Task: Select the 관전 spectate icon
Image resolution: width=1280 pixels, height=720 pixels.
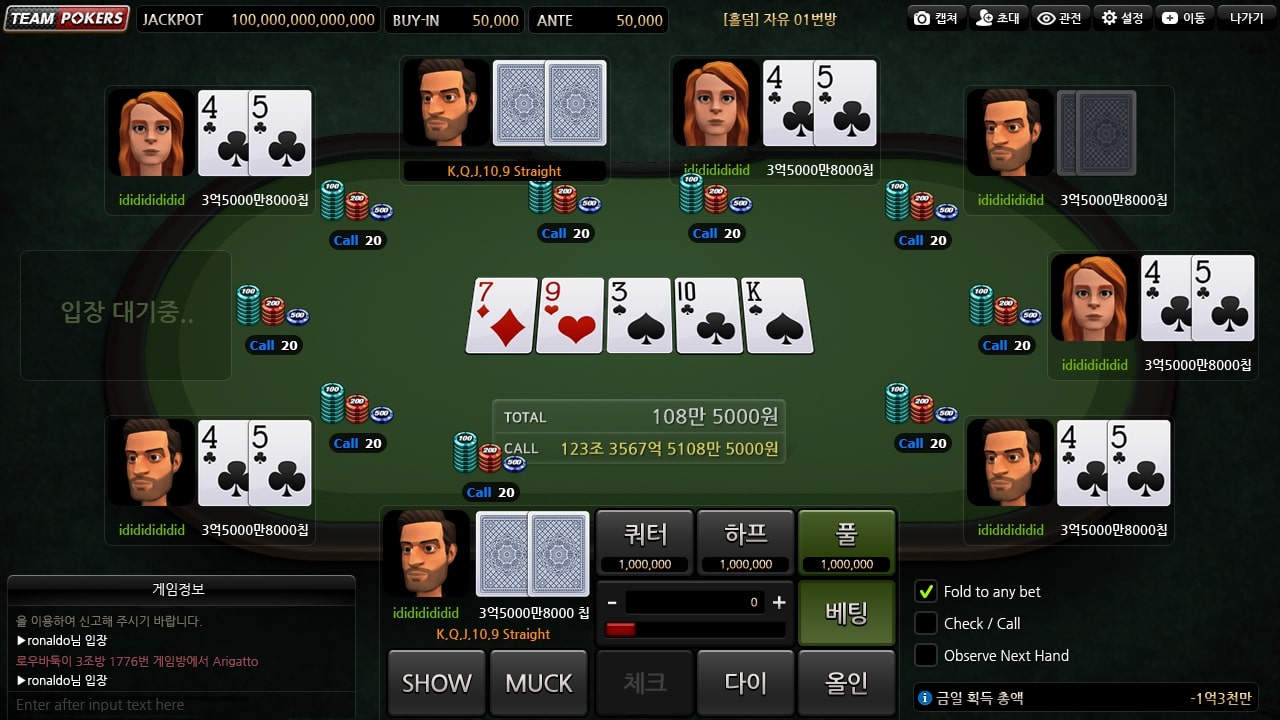Action: coord(1060,17)
